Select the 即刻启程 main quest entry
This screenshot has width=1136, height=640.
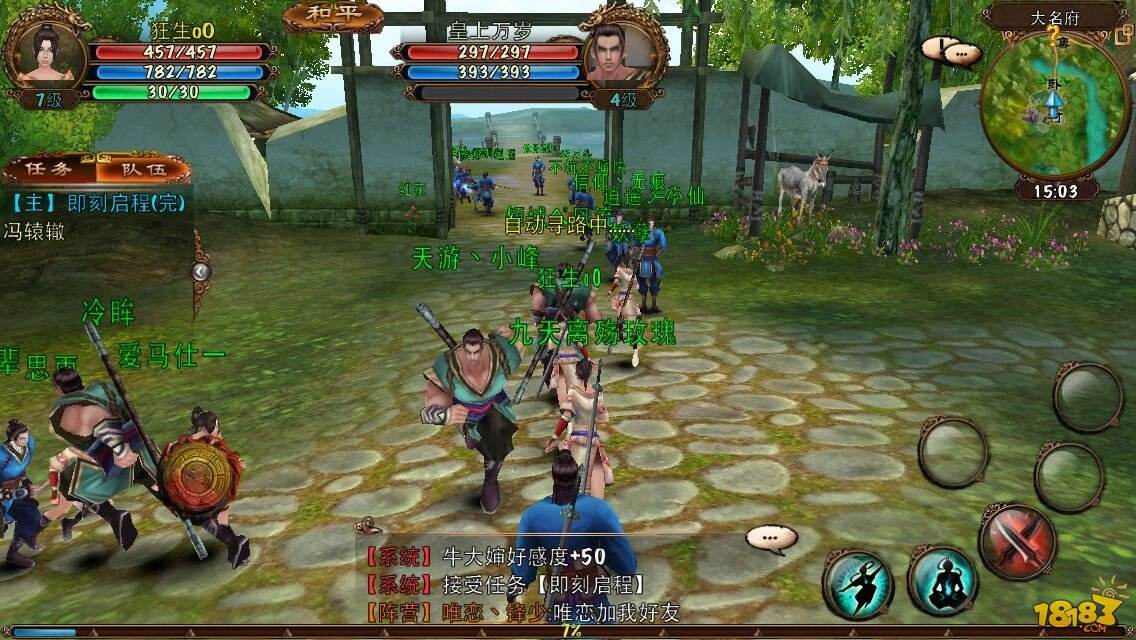[x=98, y=202]
